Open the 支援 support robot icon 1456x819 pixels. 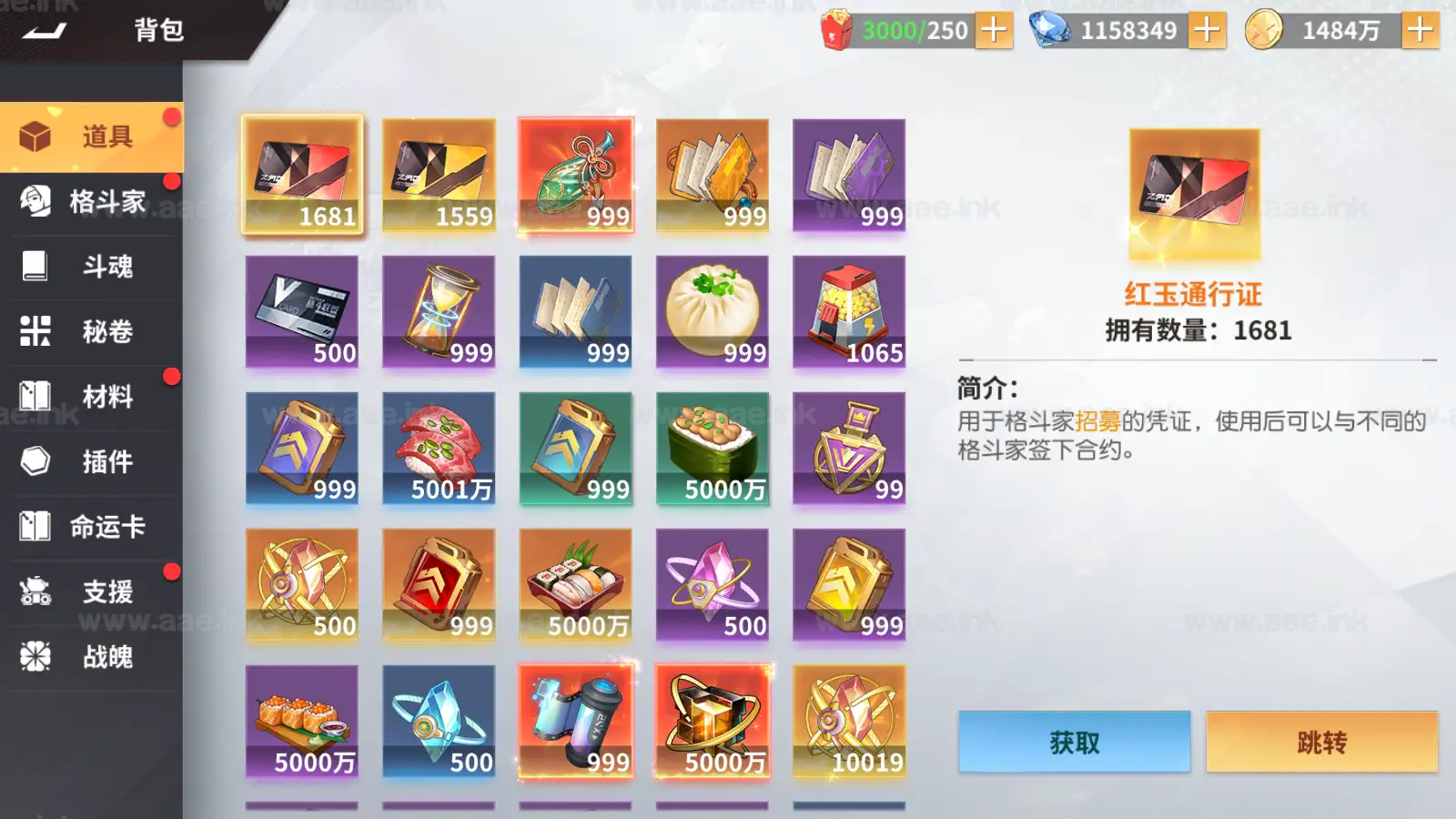coord(35,592)
